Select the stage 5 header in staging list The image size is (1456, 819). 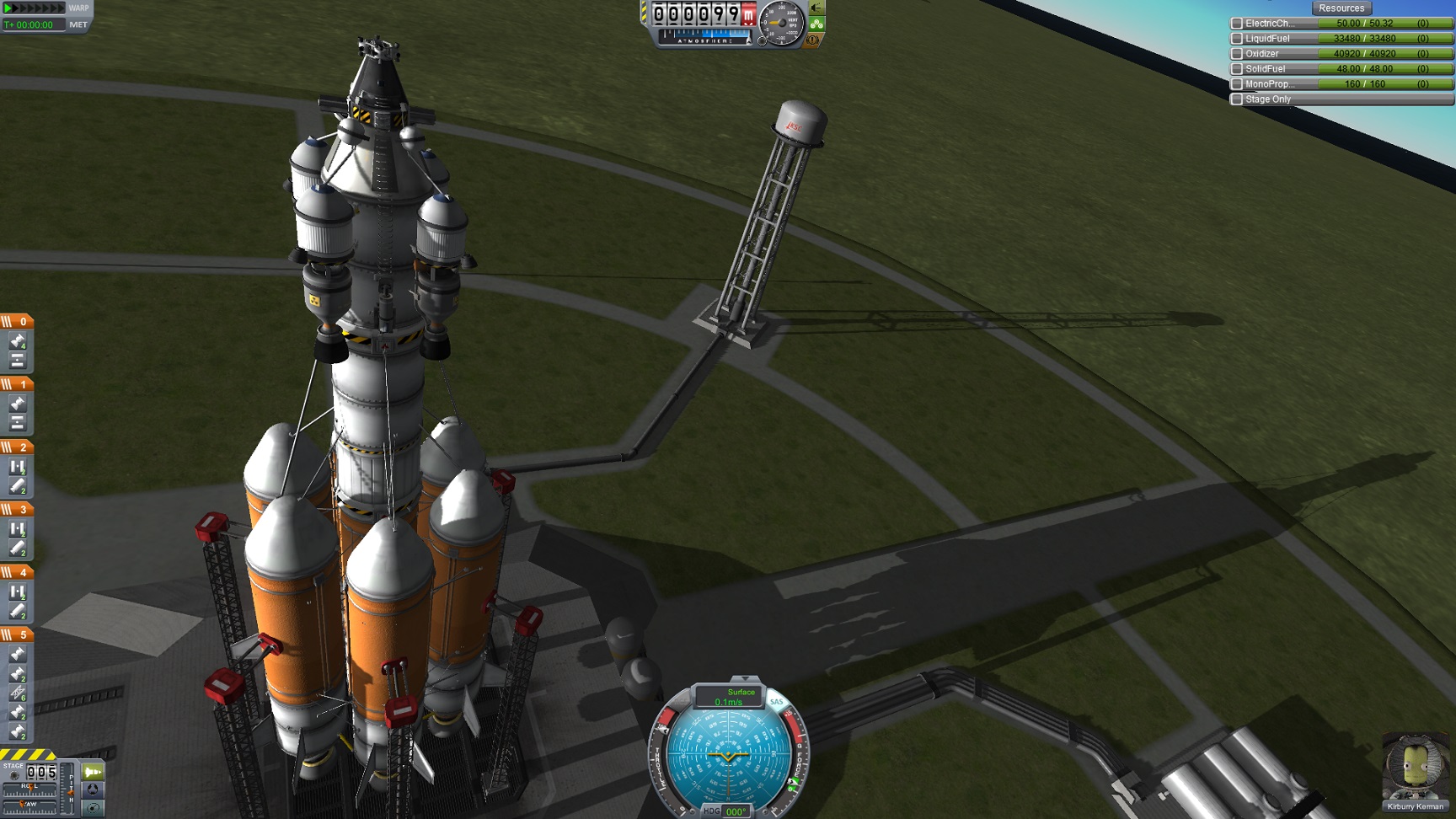(x=17, y=634)
